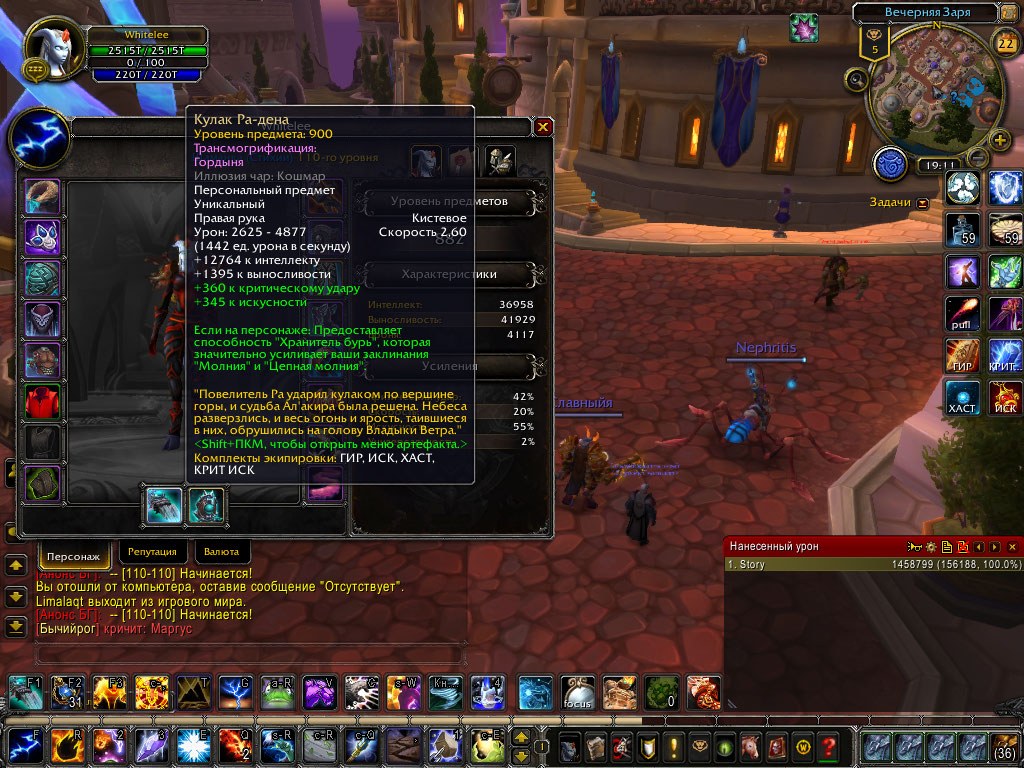Activate the ГИР equipment set button
The width and height of the screenshot is (1024, 768).
click(x=963, y=356)
